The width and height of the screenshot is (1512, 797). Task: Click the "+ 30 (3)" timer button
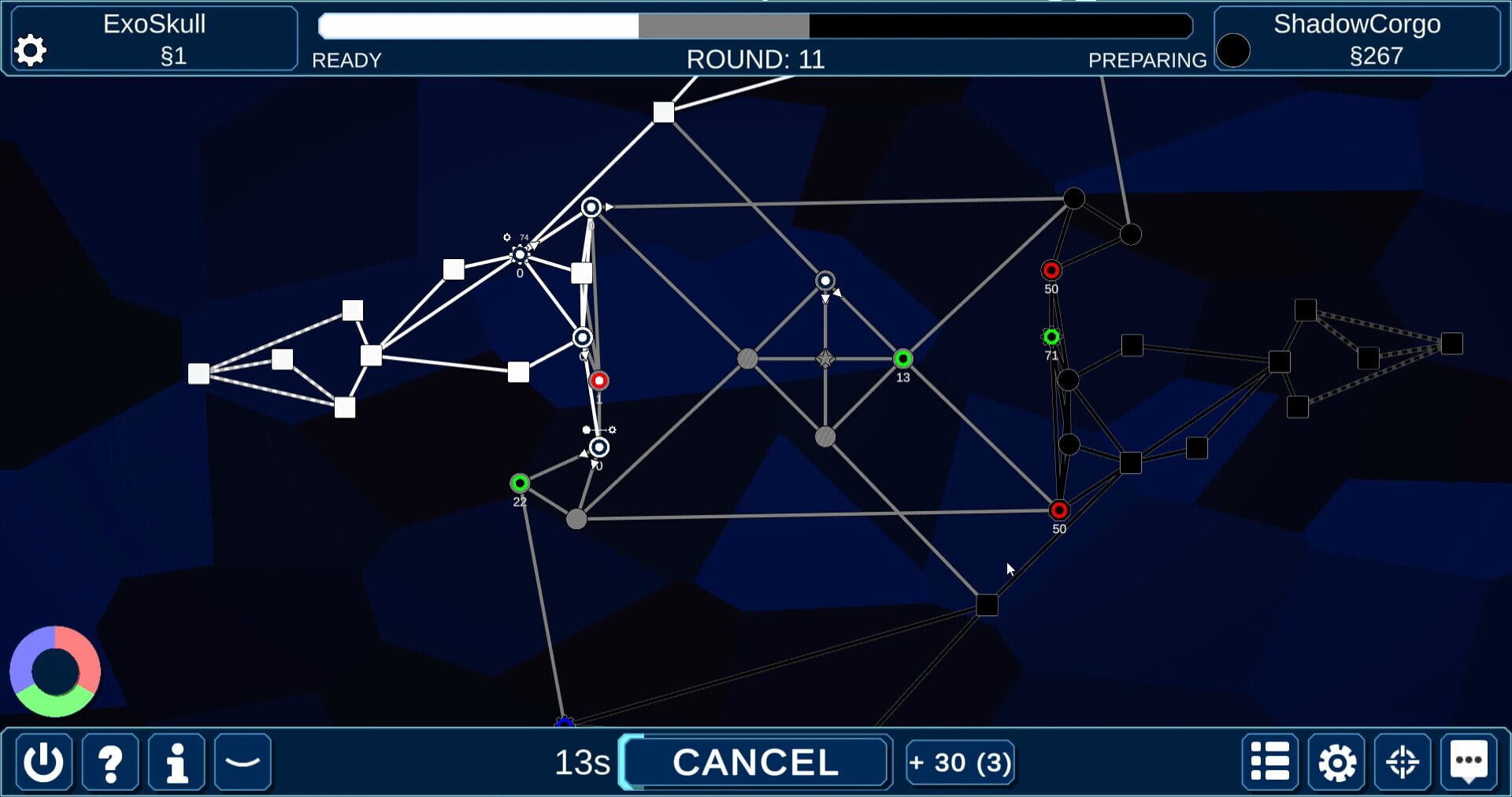pos(960,762)
